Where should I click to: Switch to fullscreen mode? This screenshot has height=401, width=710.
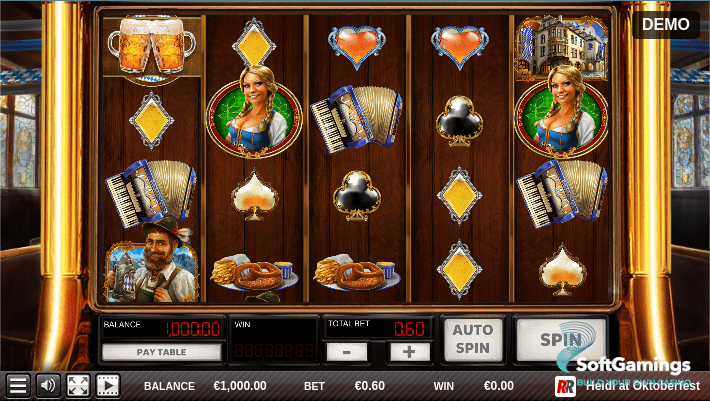pyautogui.click(x=77, y=385)
